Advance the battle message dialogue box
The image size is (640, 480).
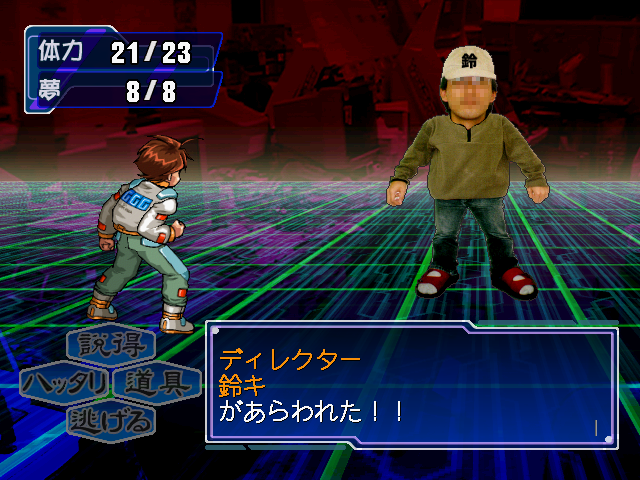pyautogui.click(x=411, y=382)
